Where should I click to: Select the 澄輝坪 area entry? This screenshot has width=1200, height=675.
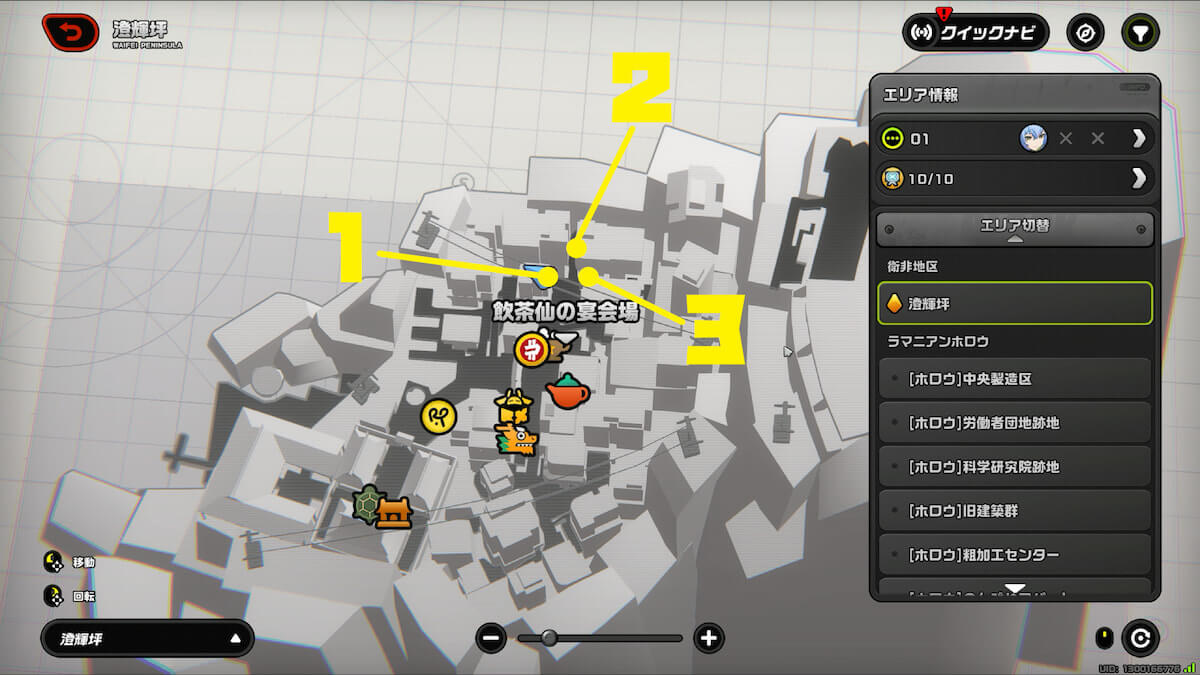[x=1014, y=303]
